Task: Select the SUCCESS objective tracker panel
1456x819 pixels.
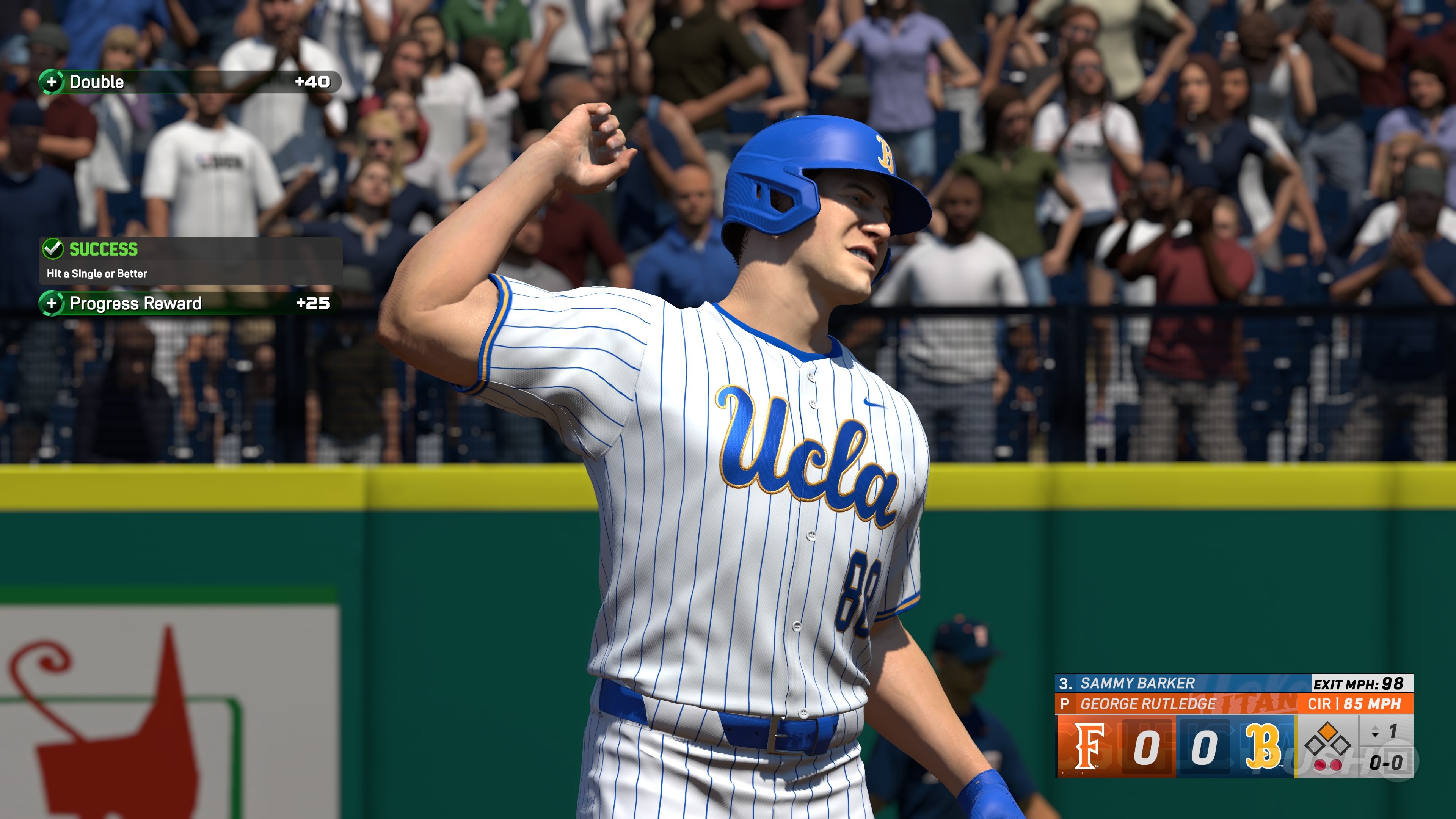Action: coord(190,260)
